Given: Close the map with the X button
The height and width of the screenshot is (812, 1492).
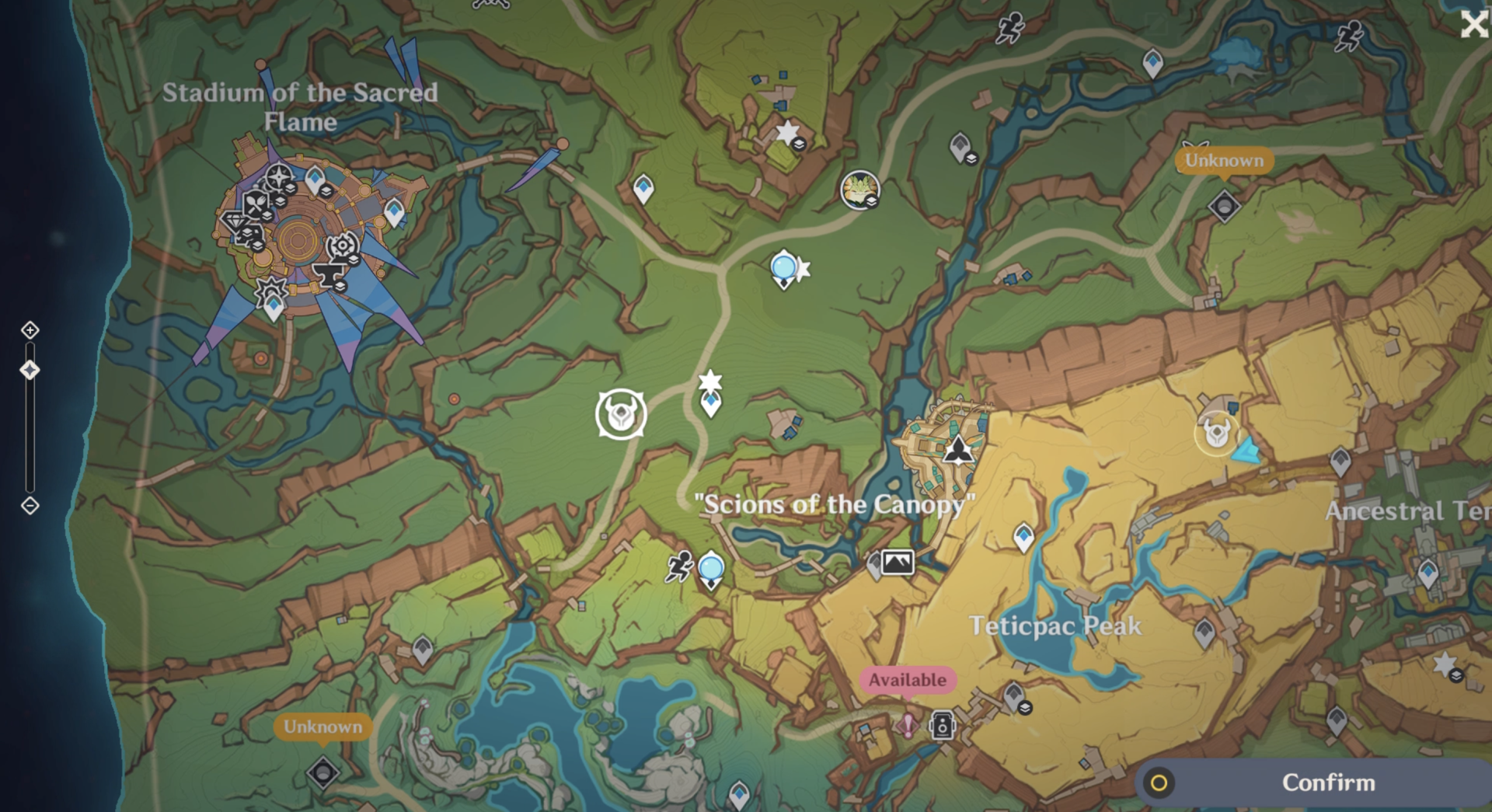Looking at the screenshot, I should click(x=1473, y=25).
